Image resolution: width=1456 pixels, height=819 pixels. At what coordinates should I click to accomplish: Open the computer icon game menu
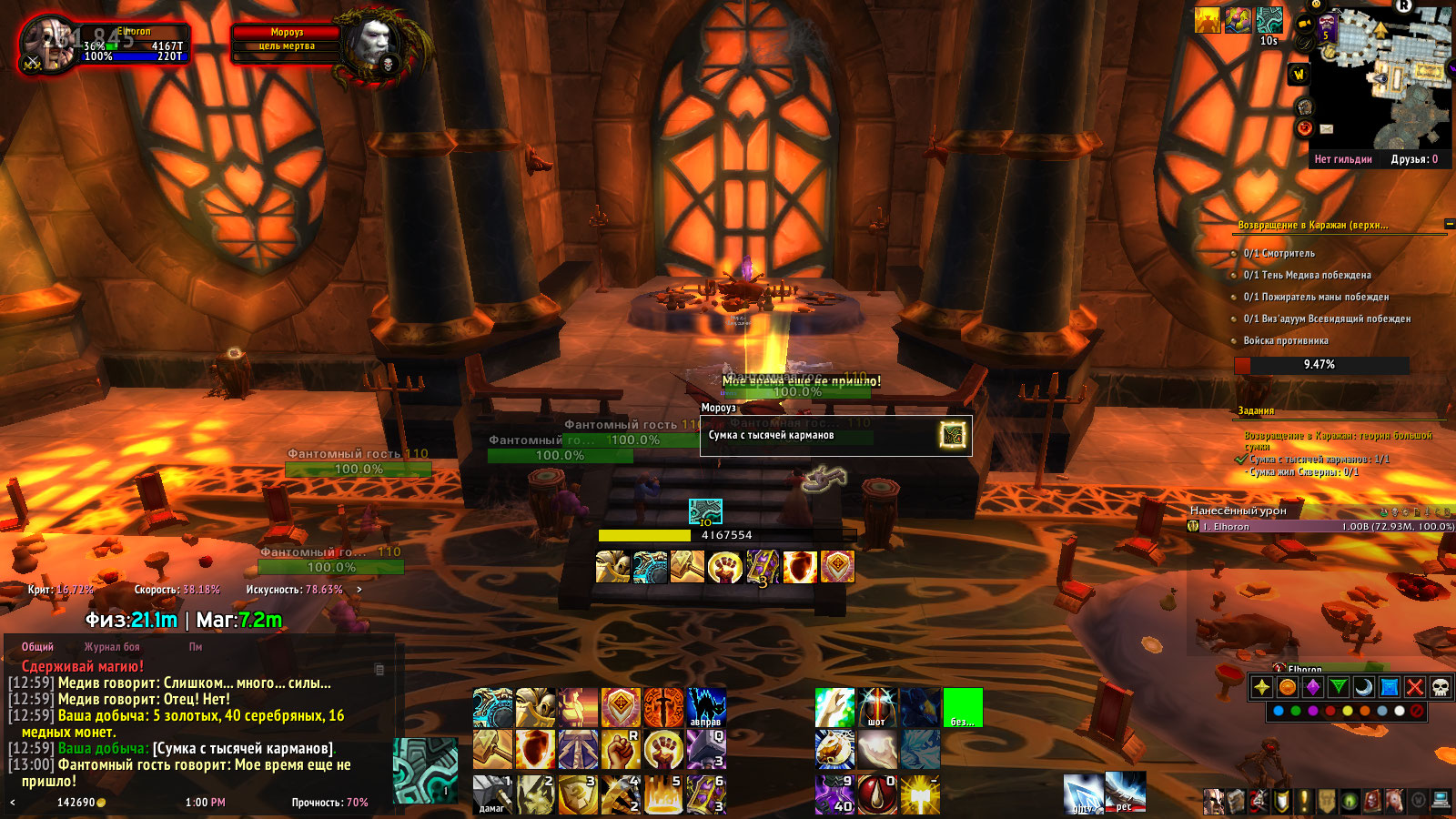(1441, 801)
